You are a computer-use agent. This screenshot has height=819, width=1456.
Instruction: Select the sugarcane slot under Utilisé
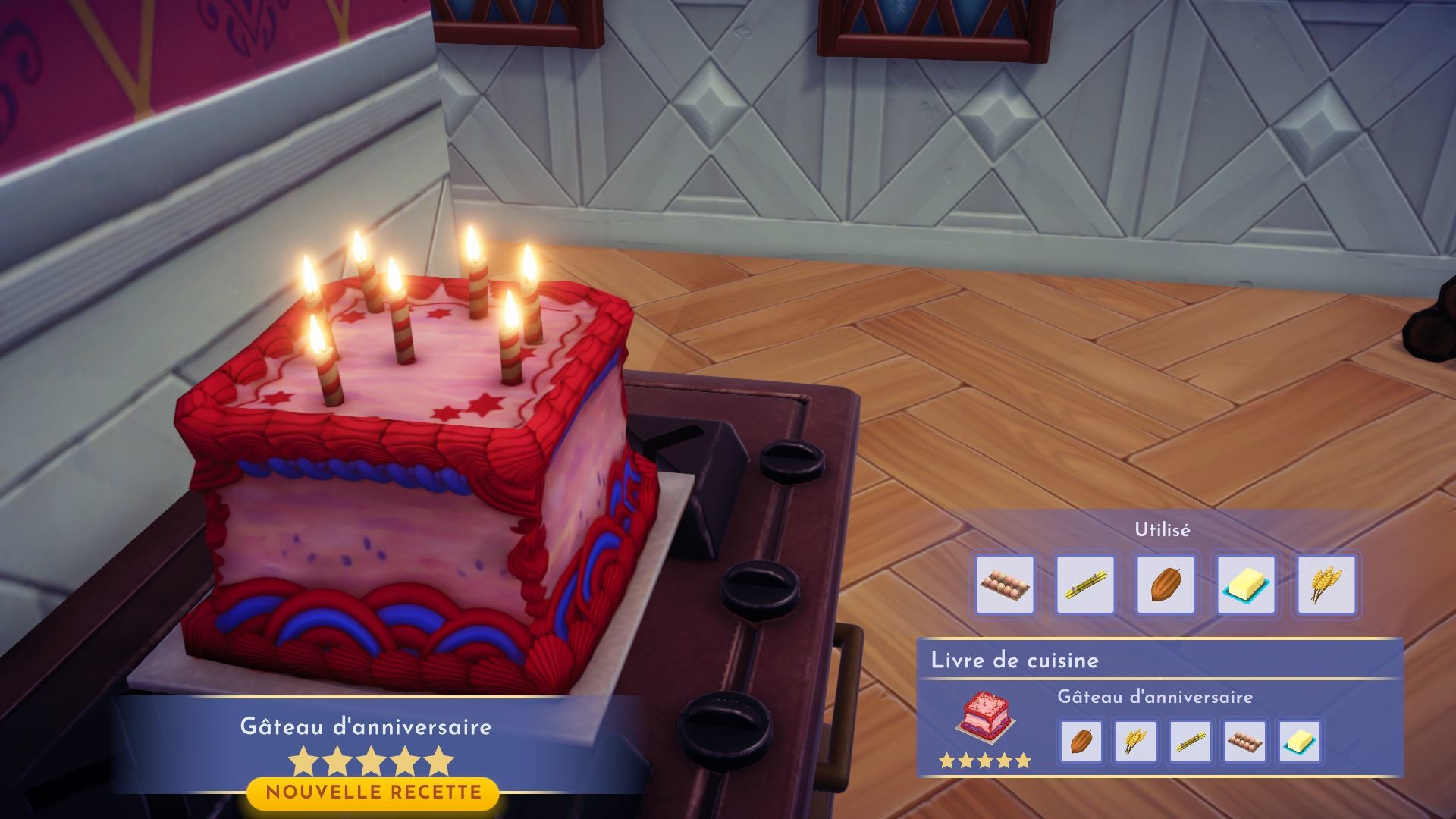click(1085, 584)
